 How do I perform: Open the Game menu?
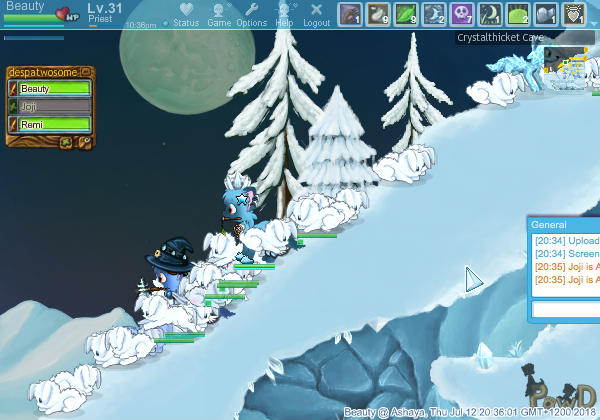tap(219, 14)
